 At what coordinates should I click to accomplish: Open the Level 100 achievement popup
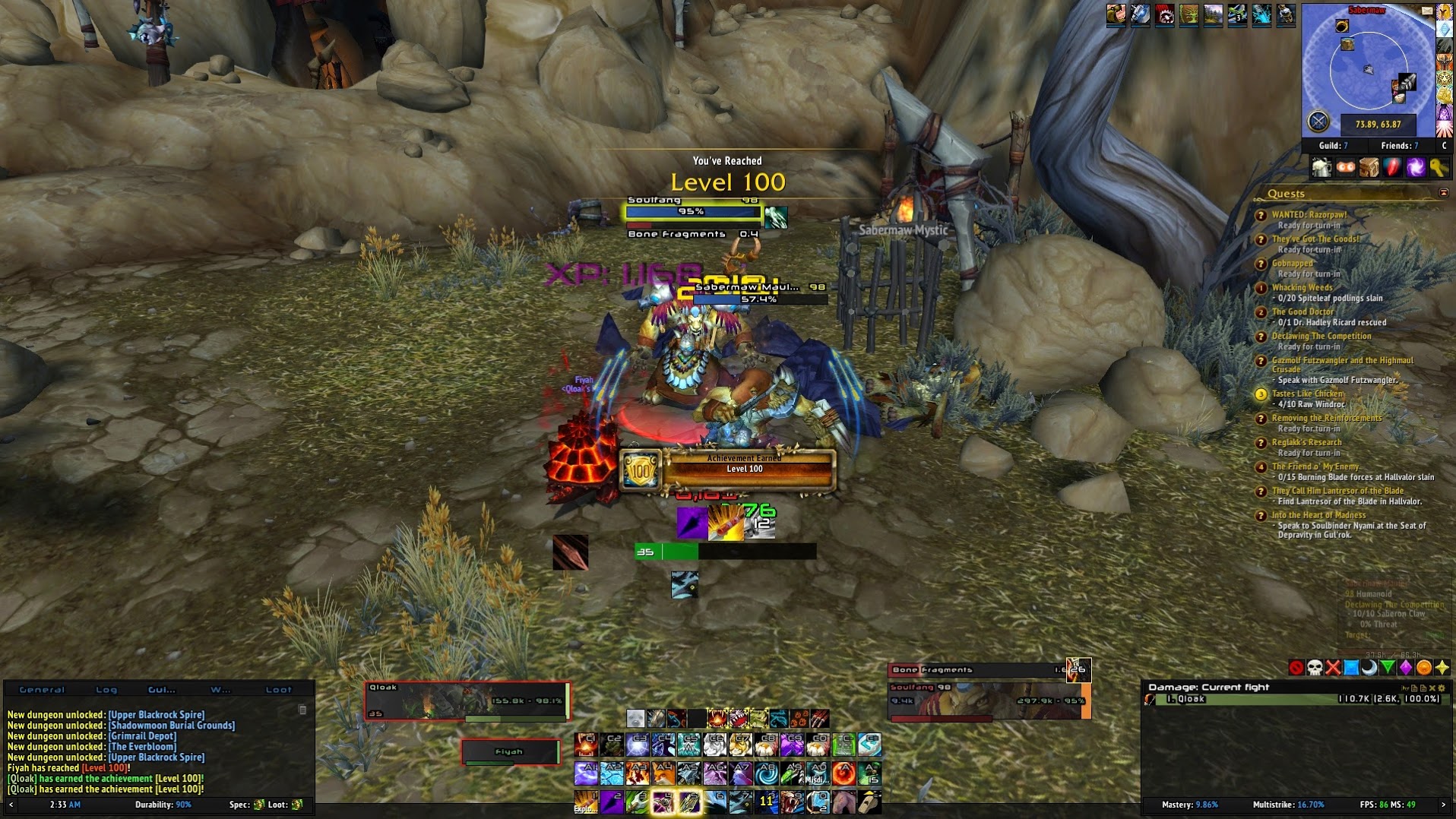pyautogui.click(x=728, y=469)
